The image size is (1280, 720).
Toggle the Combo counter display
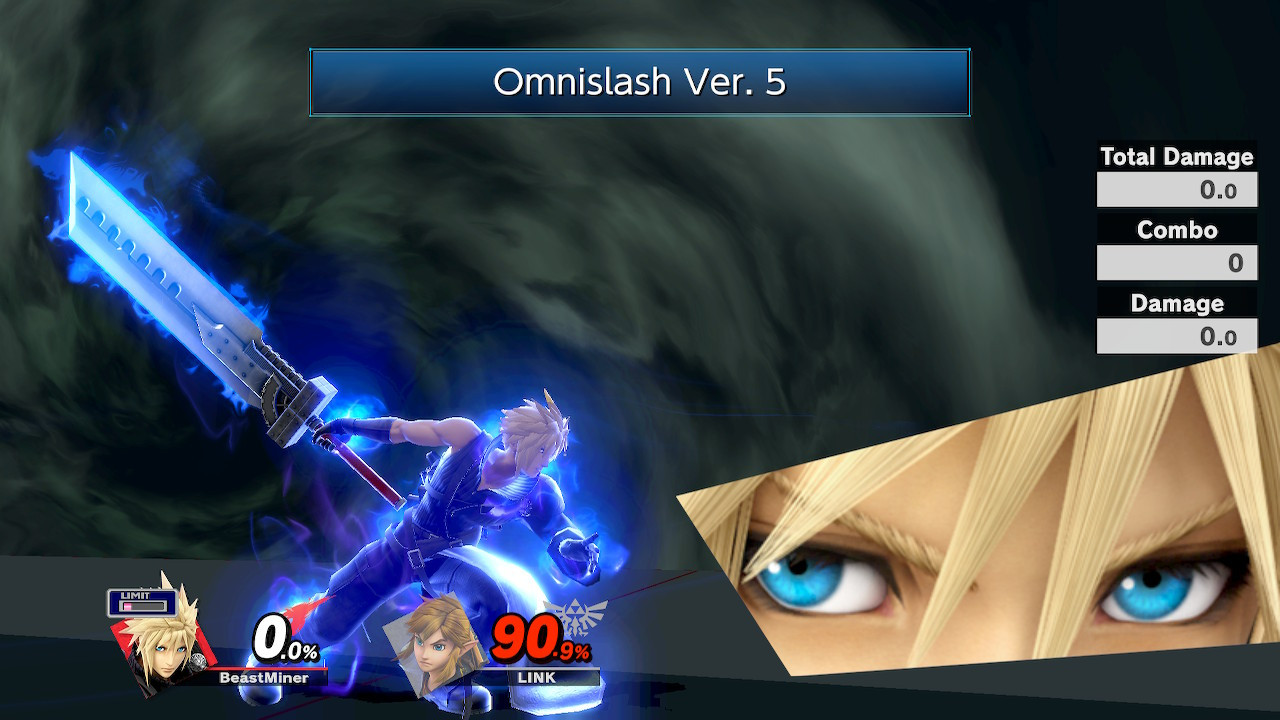pos(1177,262)
